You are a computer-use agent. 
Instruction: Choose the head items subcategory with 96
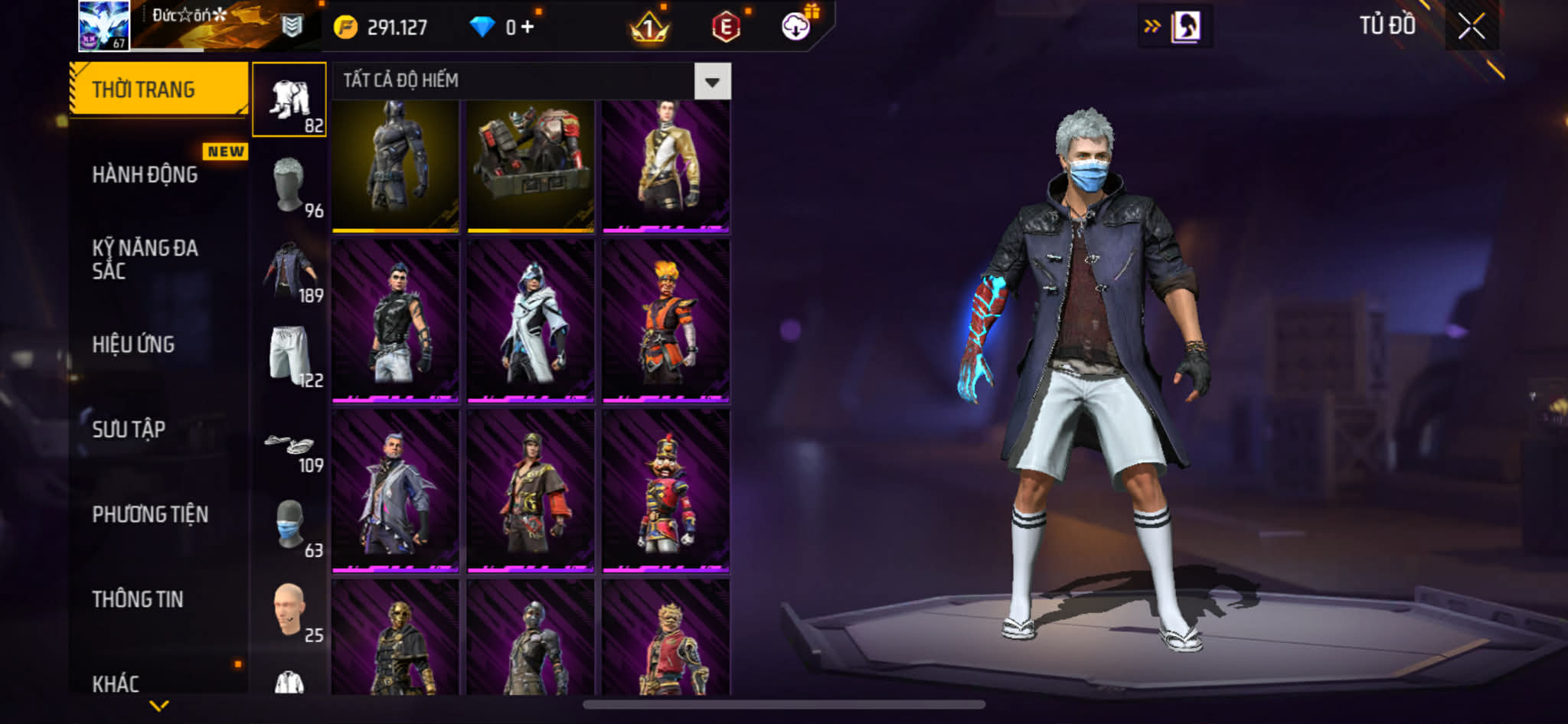pos(289,186)
